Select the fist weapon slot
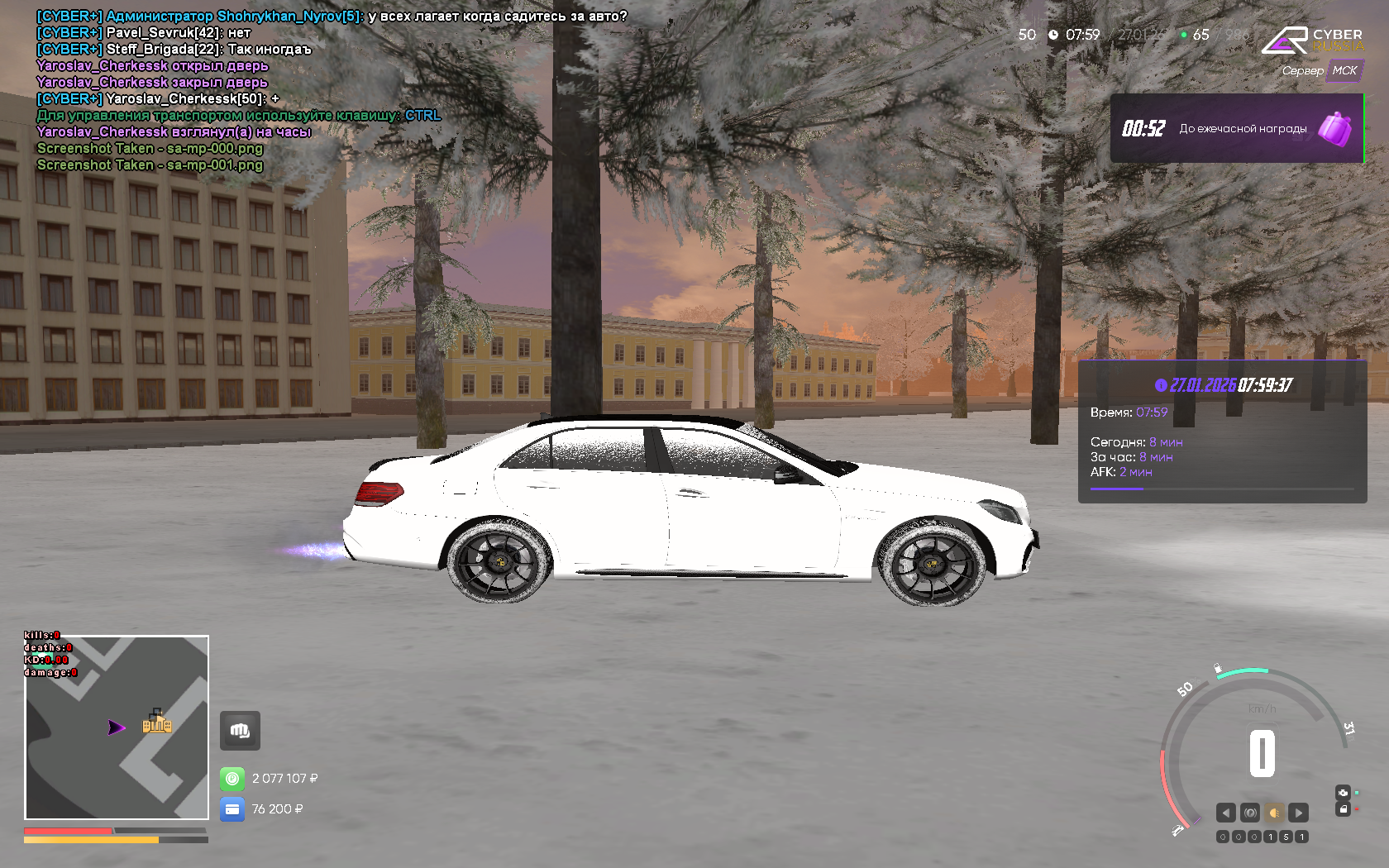 [x=240, y=731]
